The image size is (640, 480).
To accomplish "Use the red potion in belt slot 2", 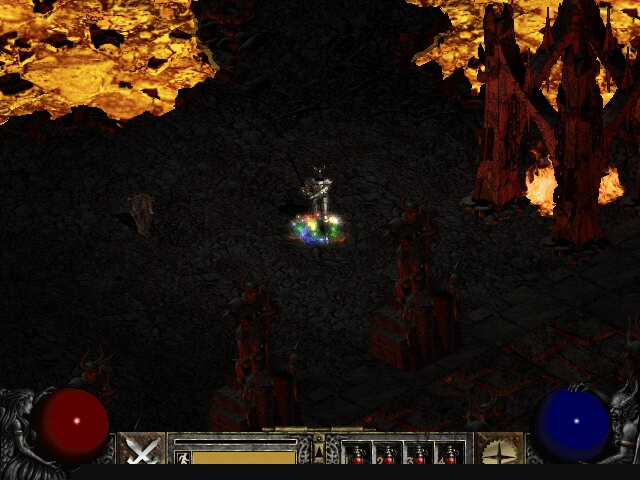I will (x=388, y=455).
